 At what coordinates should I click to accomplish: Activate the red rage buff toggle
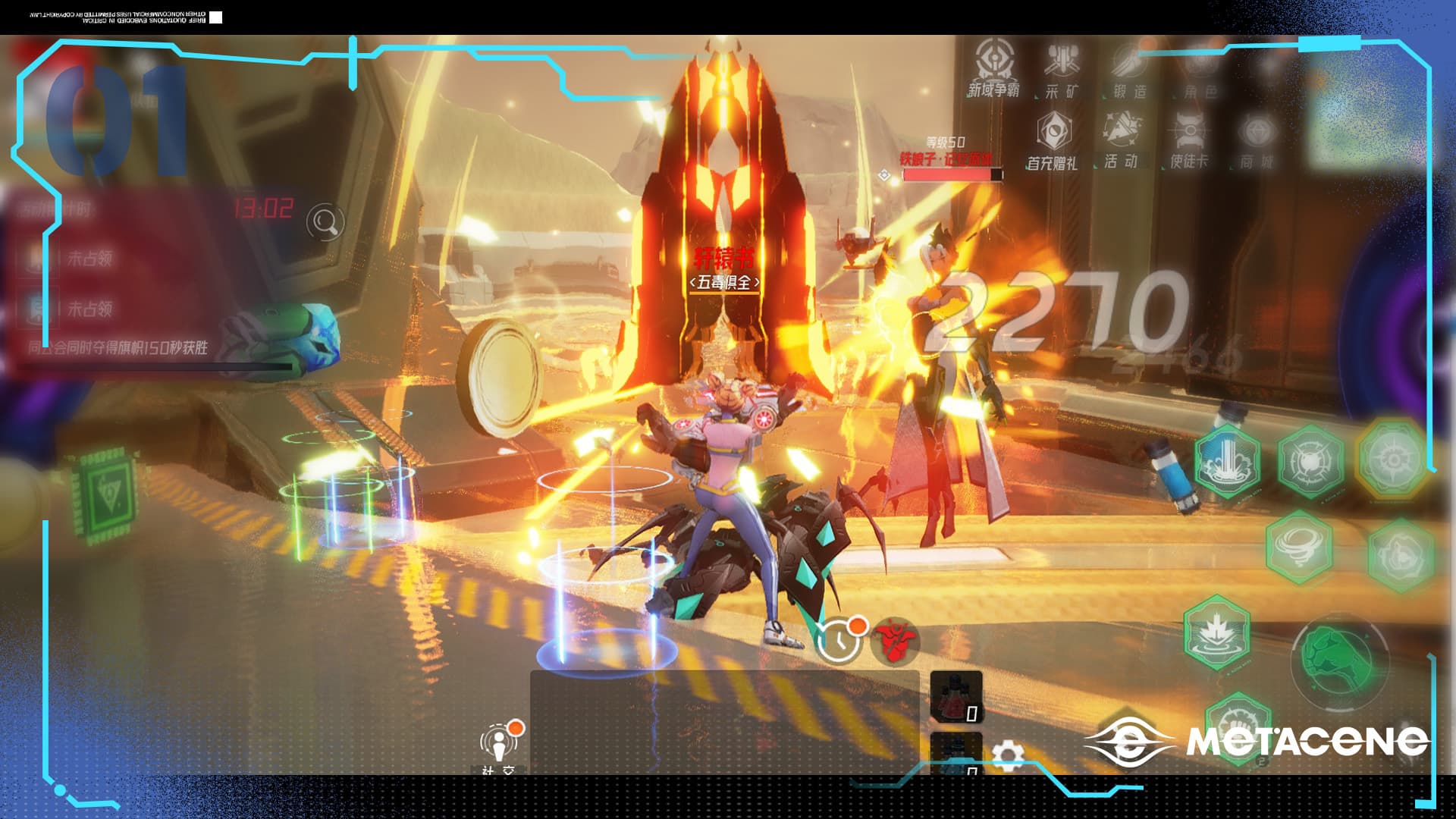coord(894,641)
